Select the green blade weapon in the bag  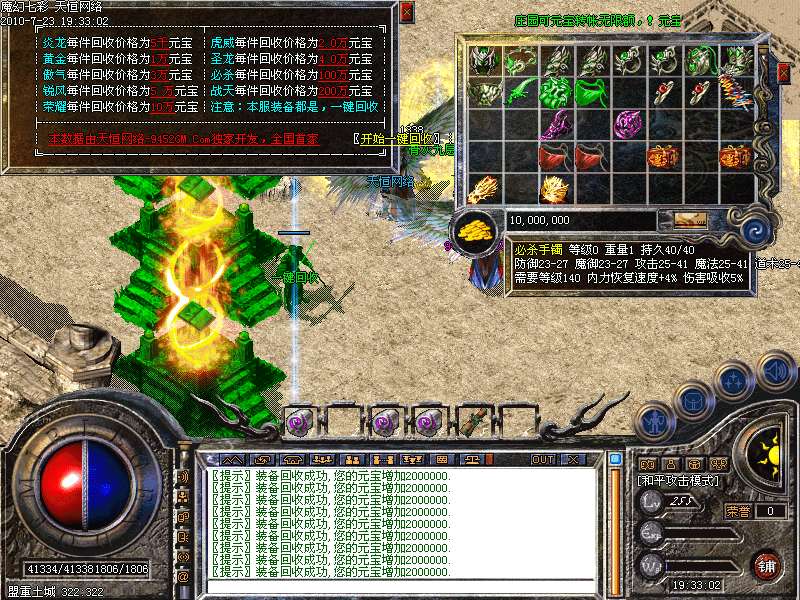click(x=517, y=93)
